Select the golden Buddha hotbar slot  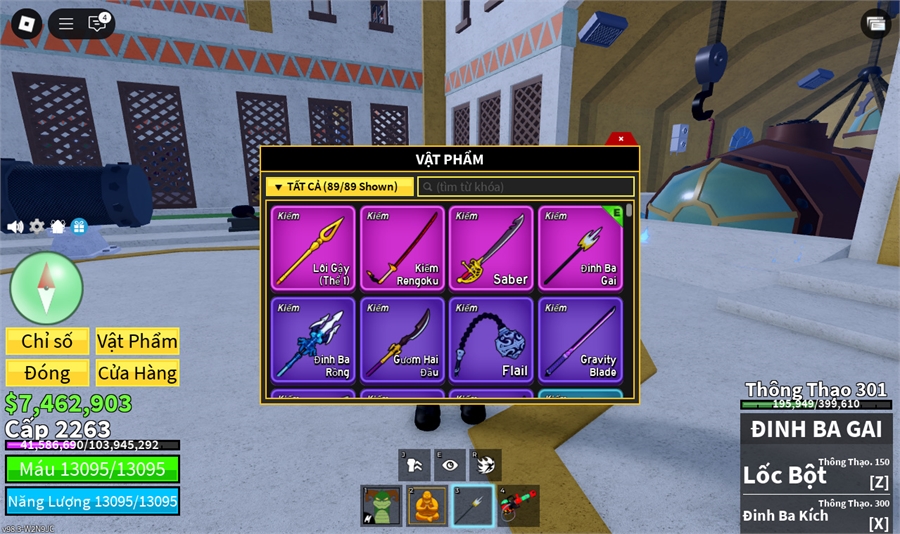[x=427, y=506]
